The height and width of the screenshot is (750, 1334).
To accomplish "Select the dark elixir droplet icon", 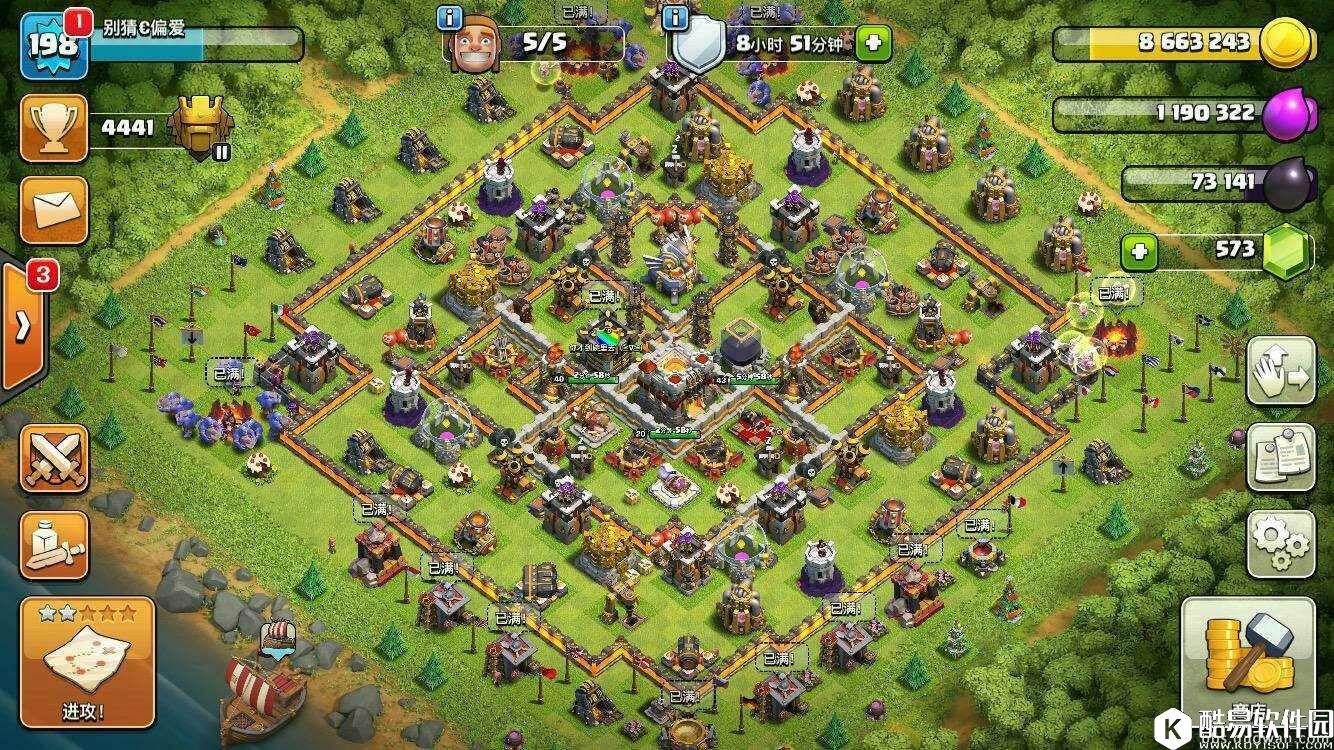I will pyautogui.click(x=1287, y=185).
